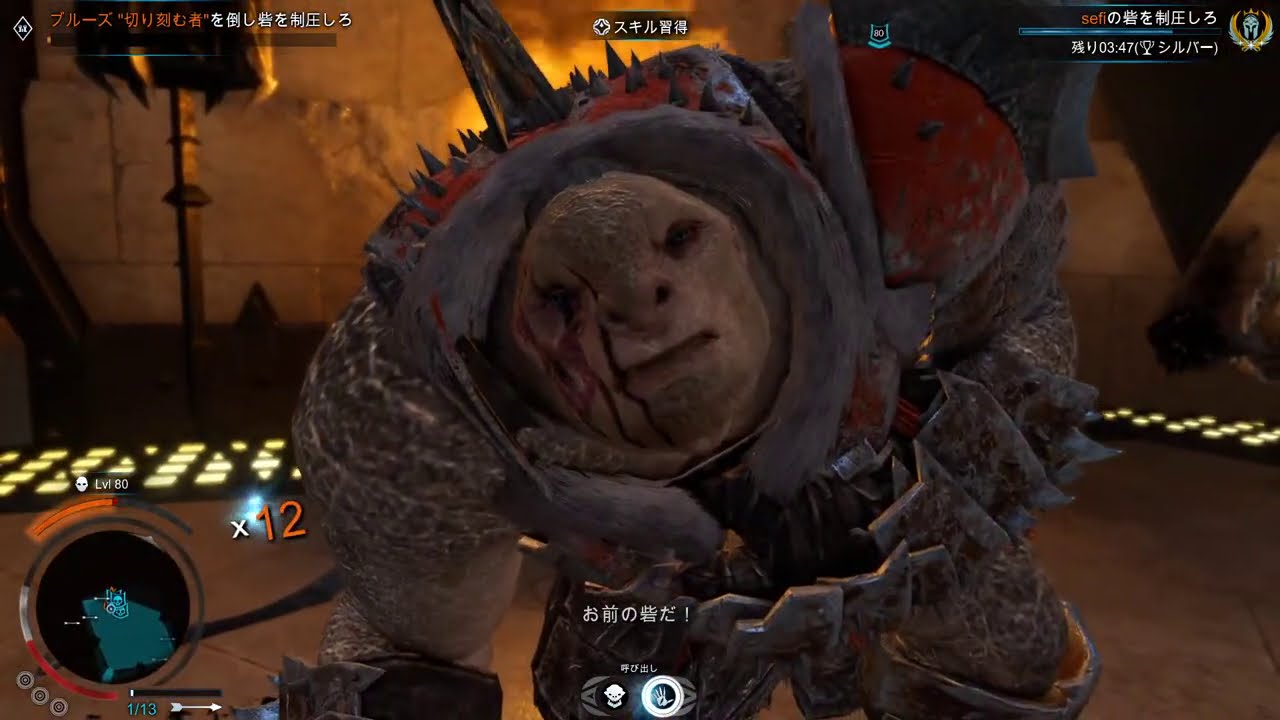Click the gold helmet rank emblem
Screen dimensions: 1280x720
(x=1250, y=29)
